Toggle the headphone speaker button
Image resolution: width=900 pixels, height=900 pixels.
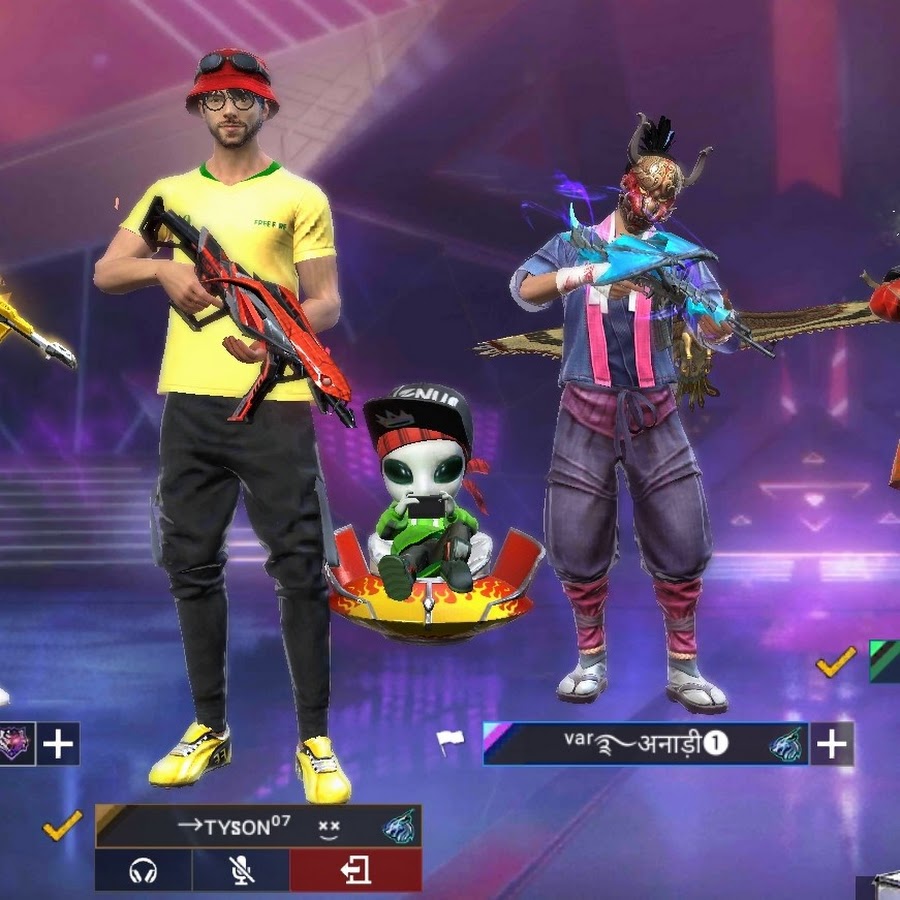tap(143, 870)
